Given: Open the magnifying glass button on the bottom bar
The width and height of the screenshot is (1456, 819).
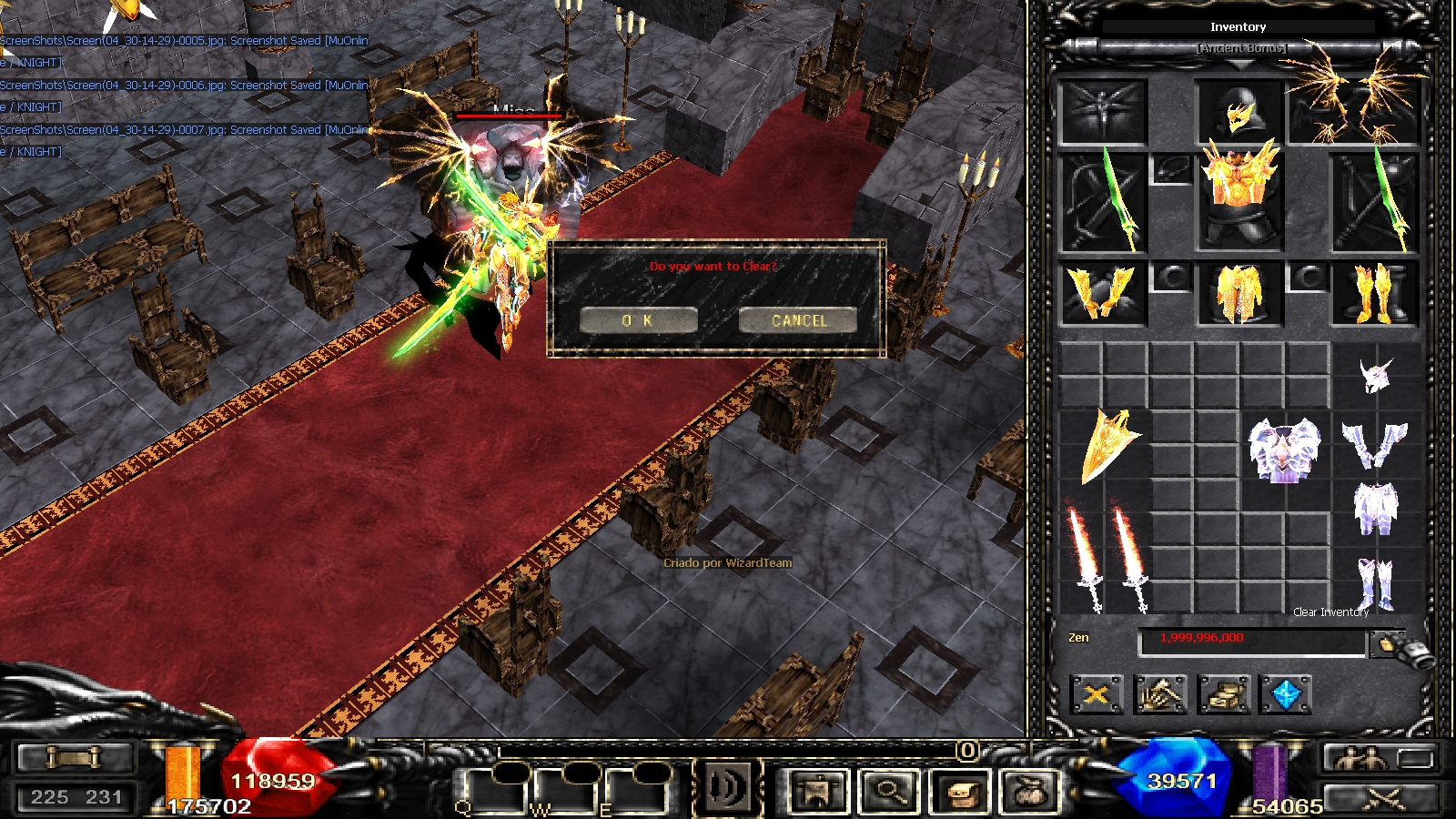Looking at the screenshot, I should (x=888, y=791).
